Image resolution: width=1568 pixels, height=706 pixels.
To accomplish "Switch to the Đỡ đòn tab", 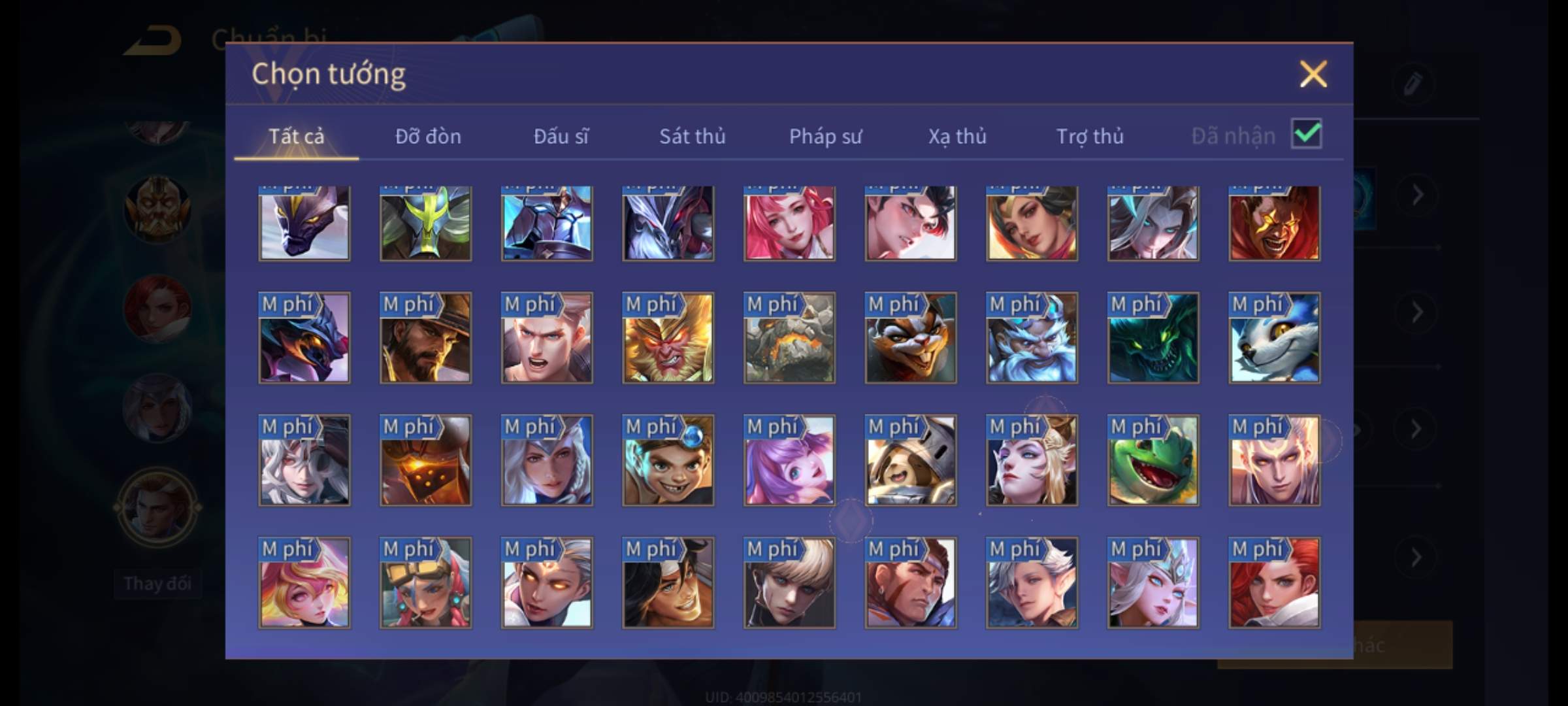I will pos(428,136).
